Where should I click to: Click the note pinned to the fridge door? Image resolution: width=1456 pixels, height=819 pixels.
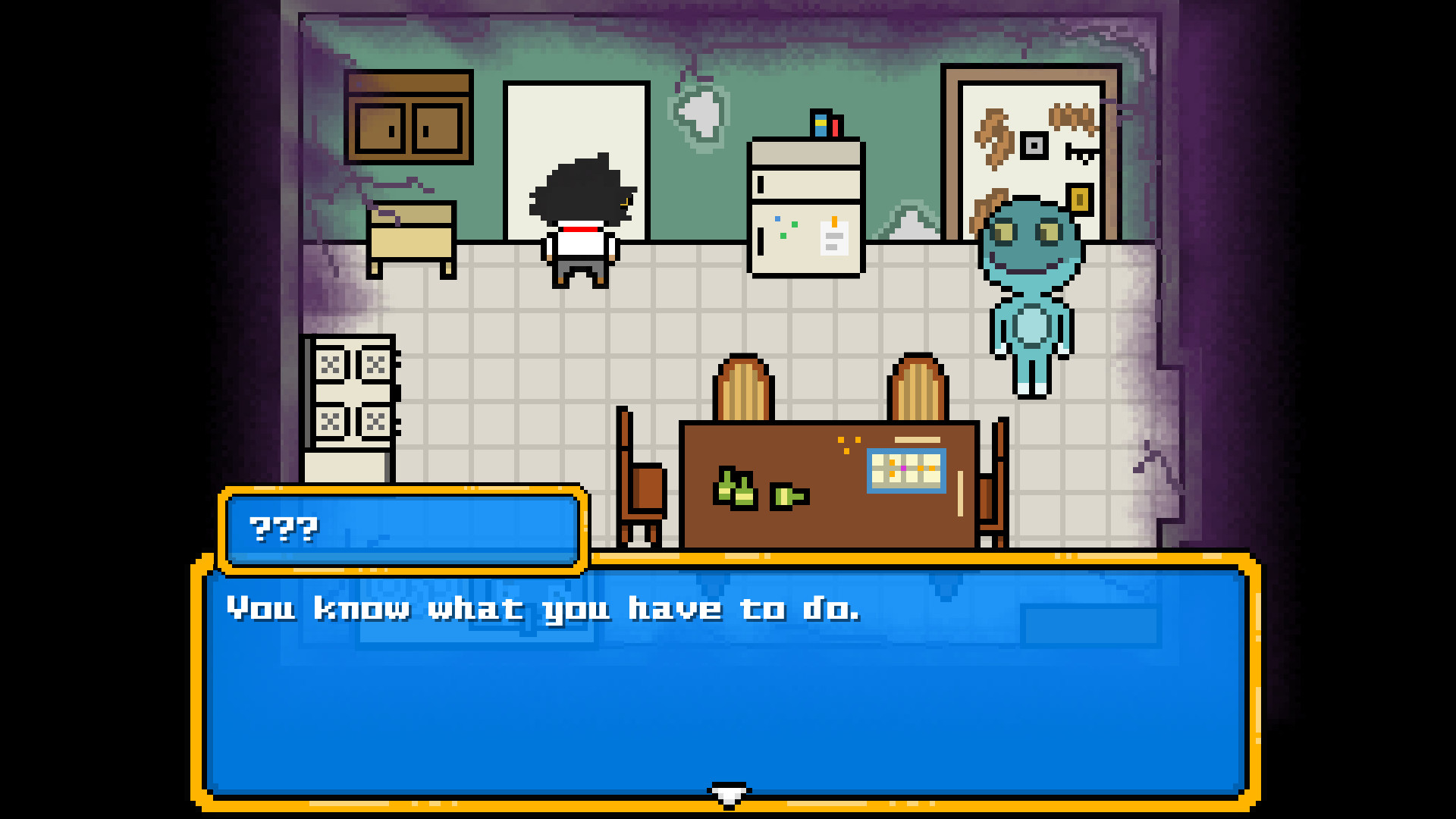click(833, 239)
